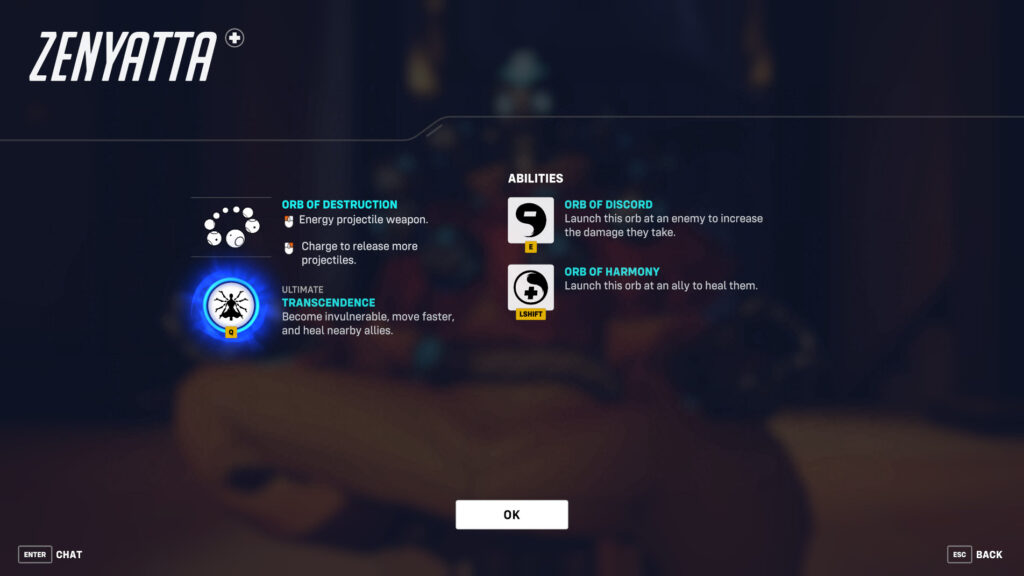This screenshot has width=1024, height=576.
Task: Select the Orb of Destruction weapon icon
Action: tap(231, 227)
